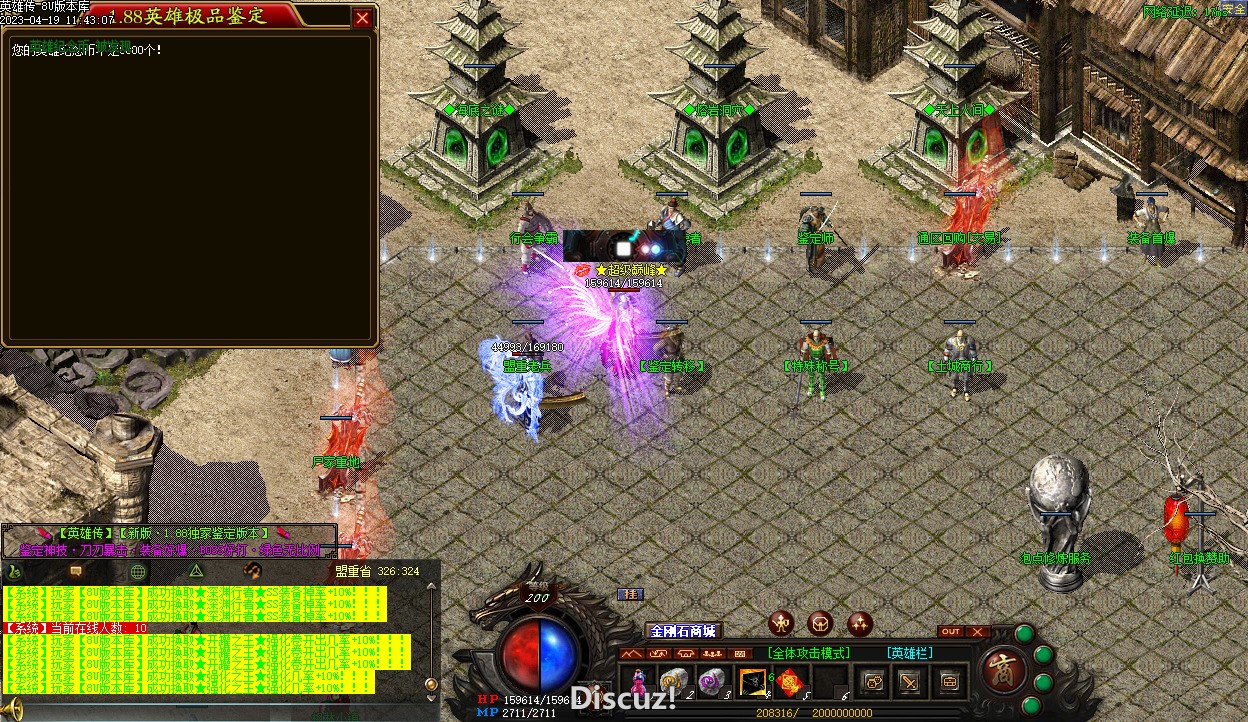Open the crossed-sword skills button

[x=909, y=682]
